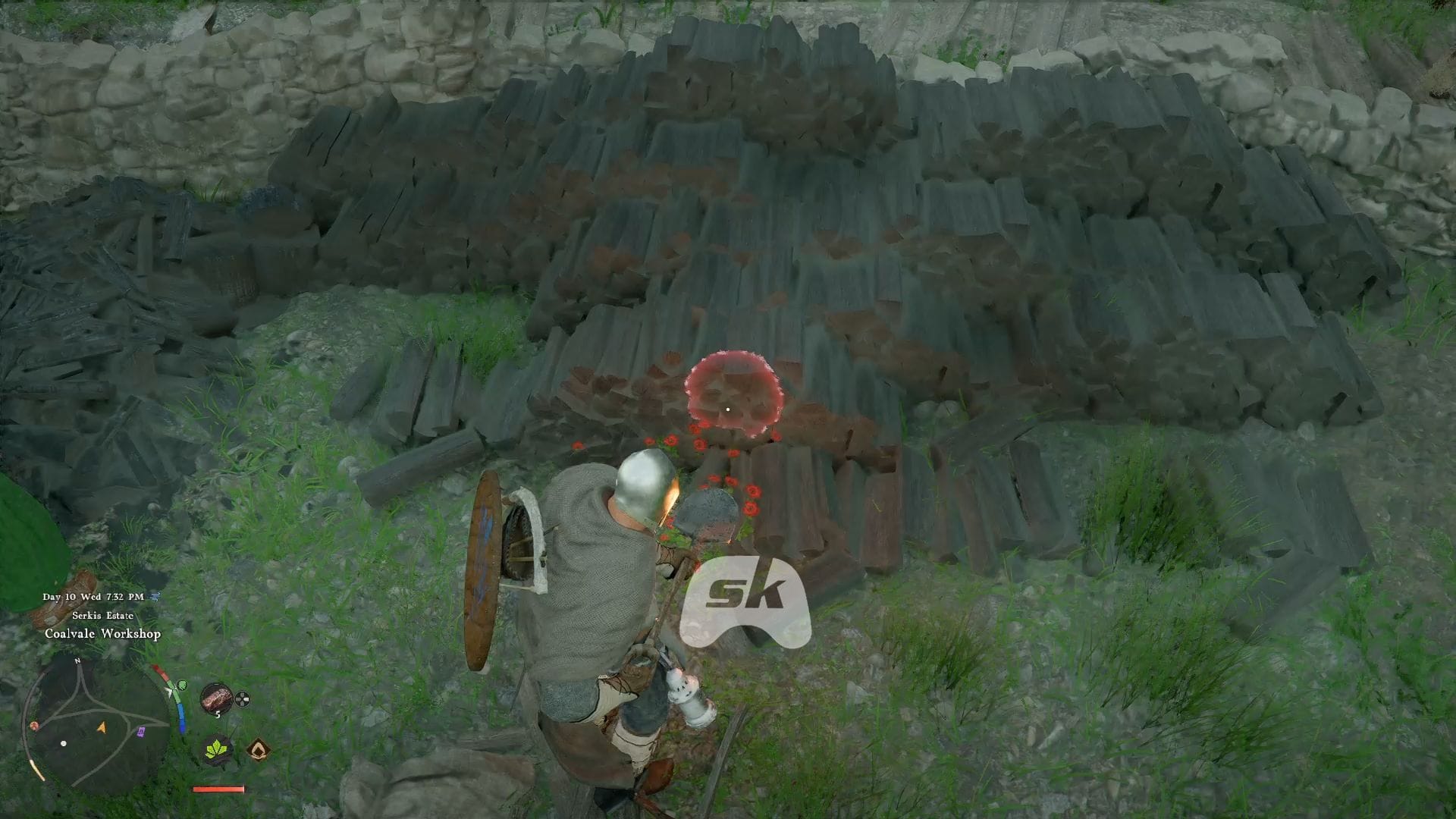Click the quantity 5 on the meat counter
Screen dimensions: 1456x819
[218, 713]
